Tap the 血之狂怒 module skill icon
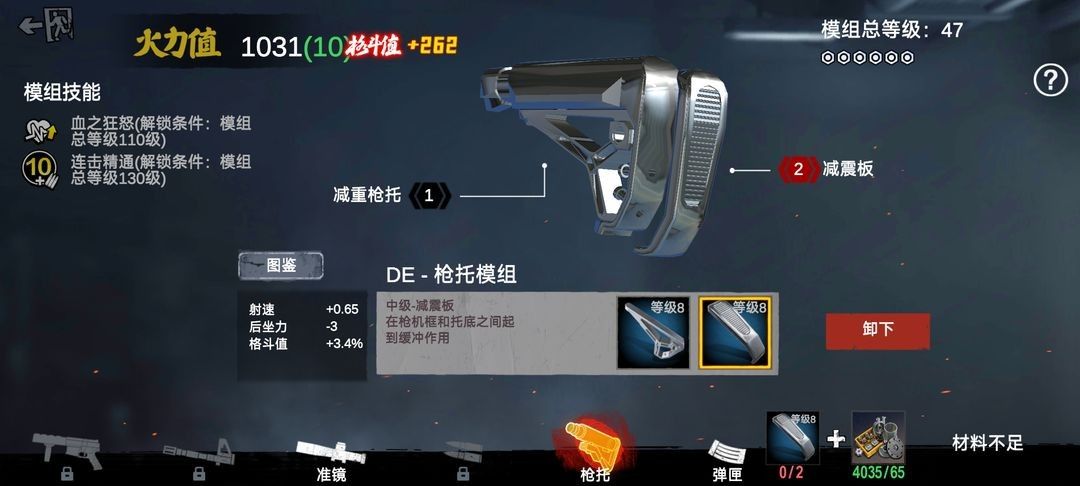 [x=39, y=131]
